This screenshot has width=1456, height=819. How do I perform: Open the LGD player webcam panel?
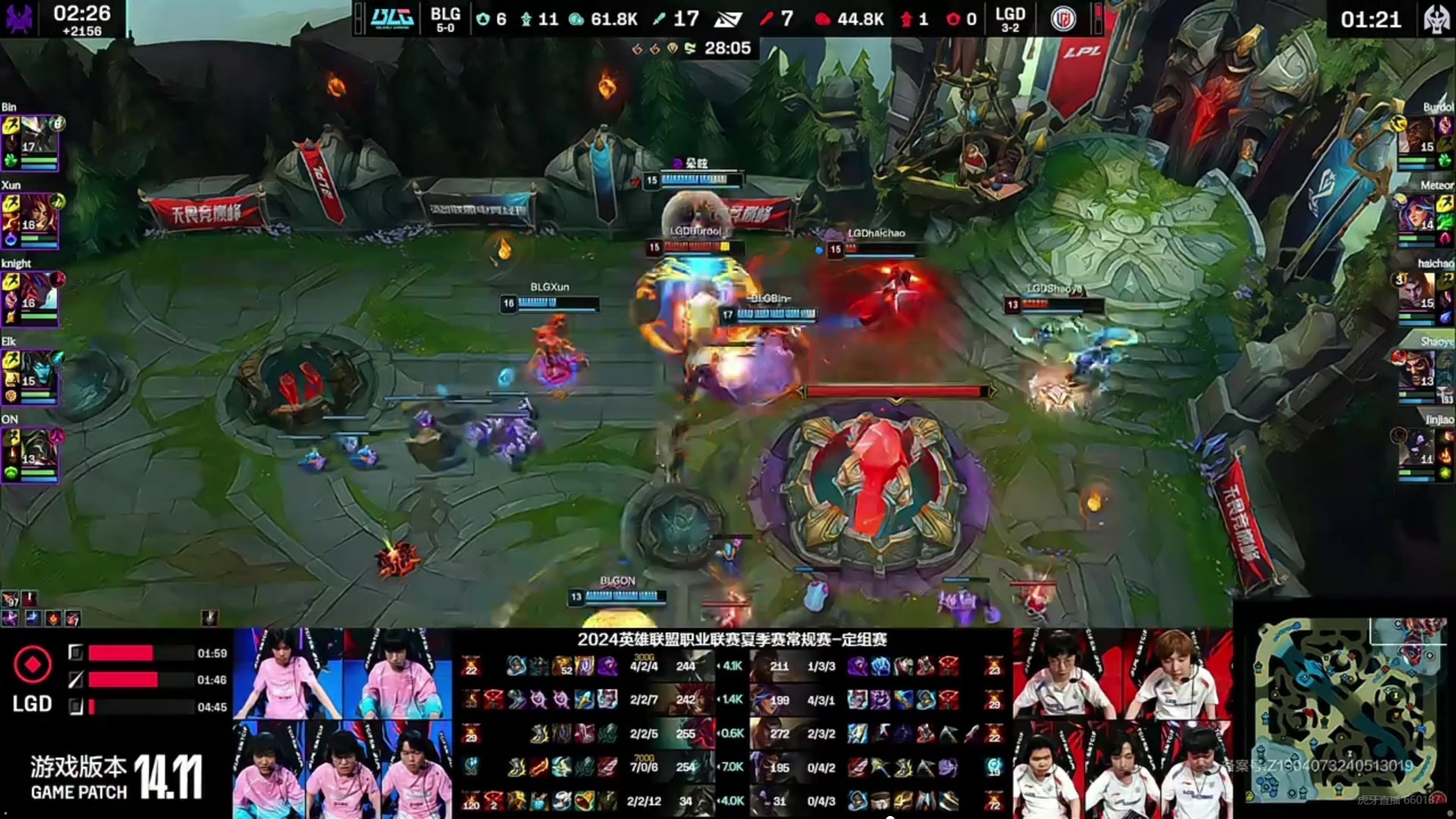pyautogui.click(x=1122, y=723)
